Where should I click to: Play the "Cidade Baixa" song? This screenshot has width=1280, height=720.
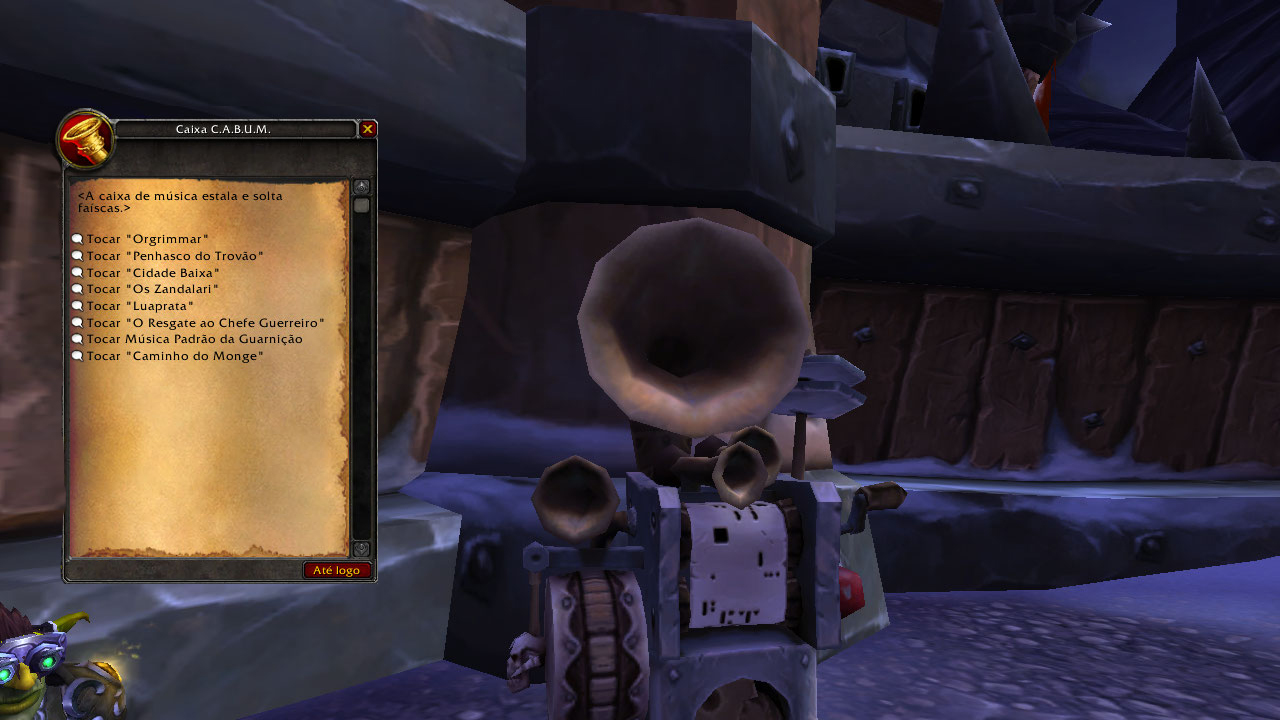pos(152,273)
